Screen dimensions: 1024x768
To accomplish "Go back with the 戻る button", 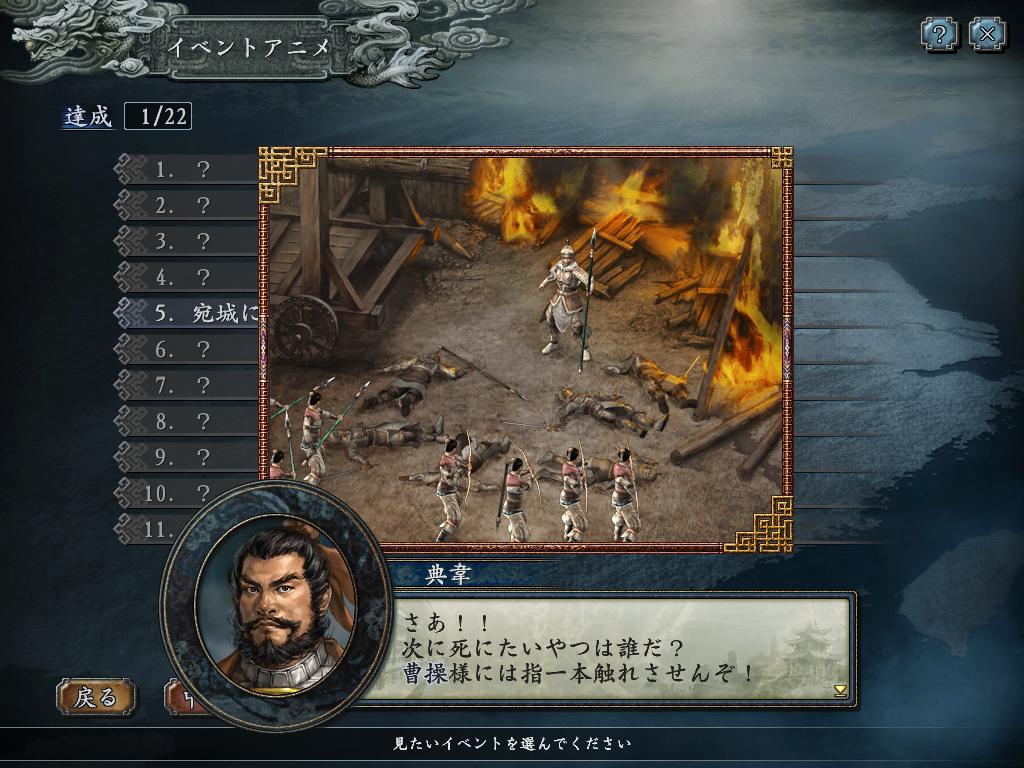I will pyautogui.click(x=96, y=696).
